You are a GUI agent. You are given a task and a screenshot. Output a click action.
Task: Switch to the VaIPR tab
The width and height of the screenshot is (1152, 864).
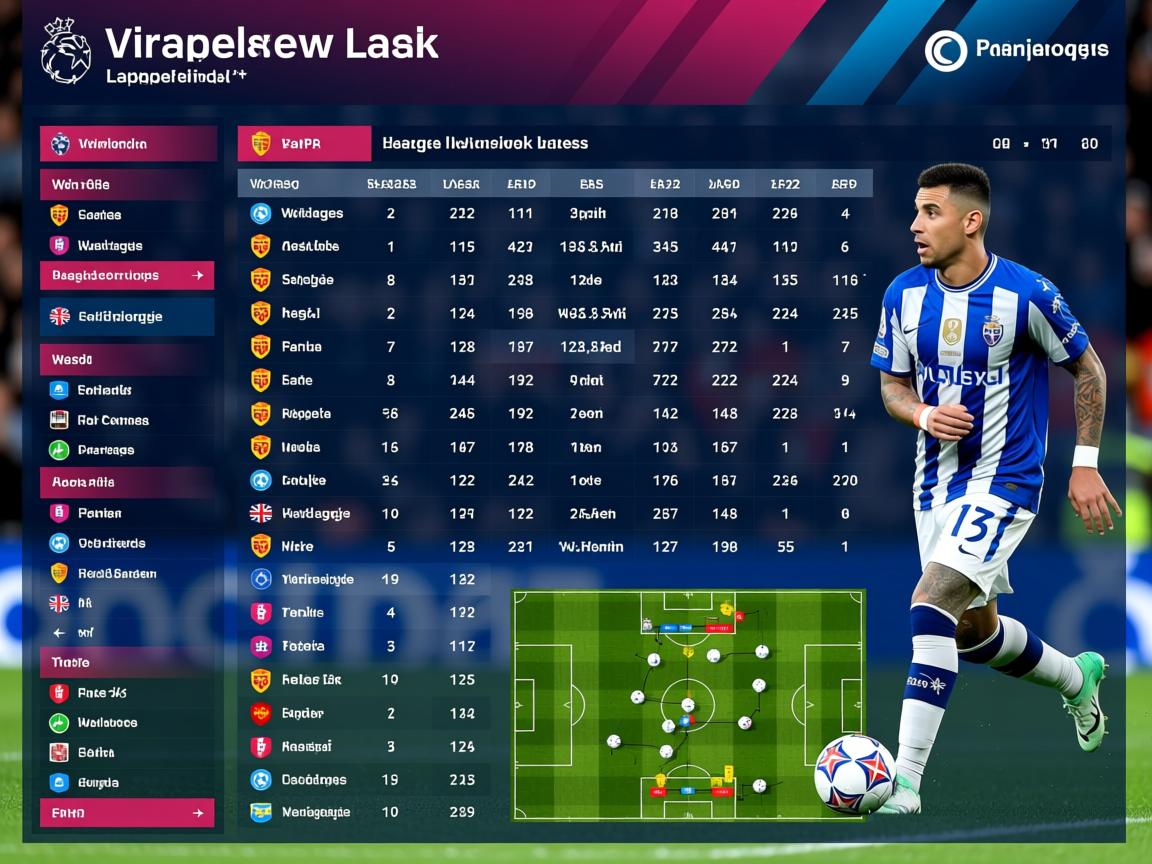coord(304,143)
